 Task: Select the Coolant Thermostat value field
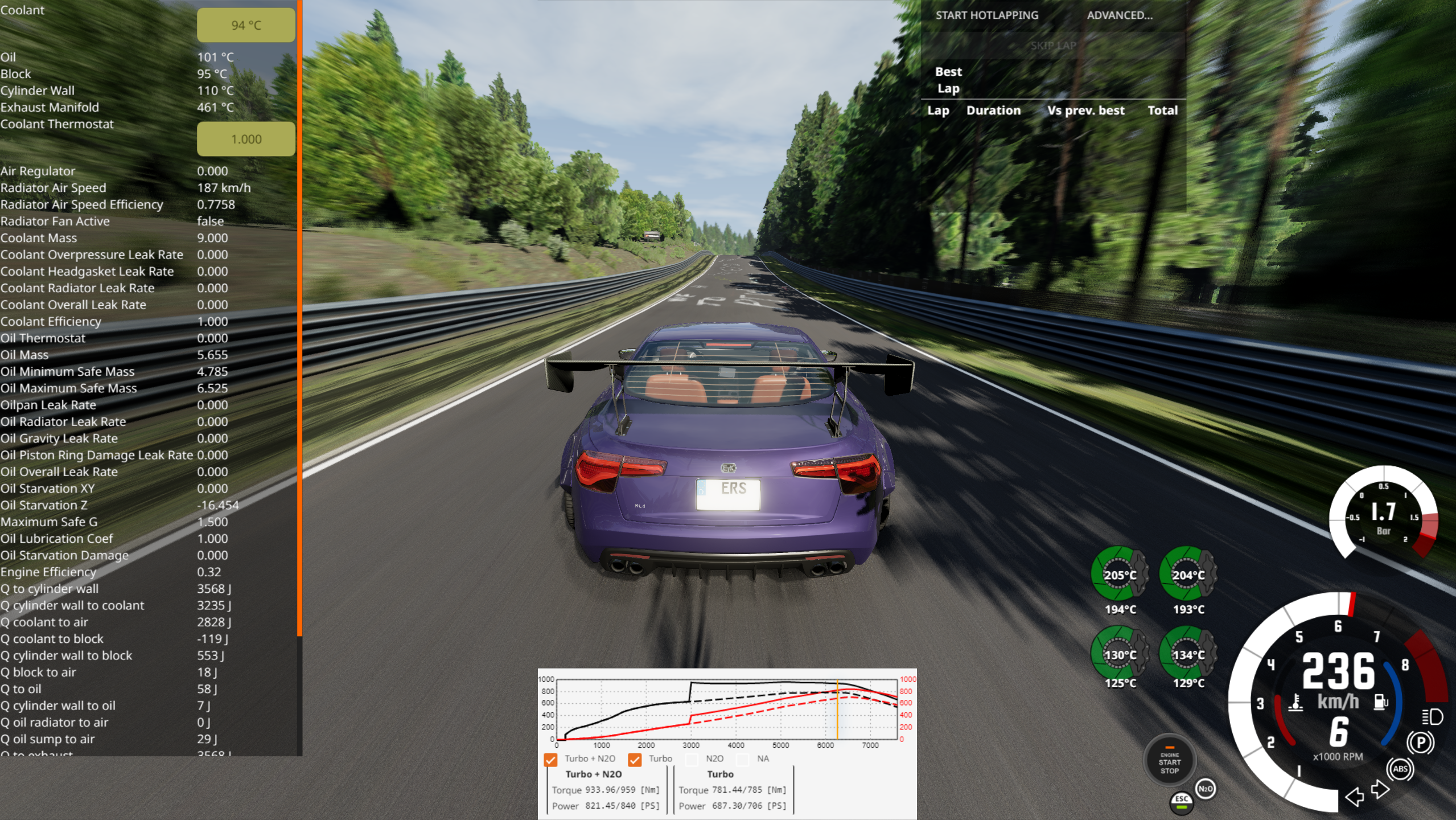(246, 139)
